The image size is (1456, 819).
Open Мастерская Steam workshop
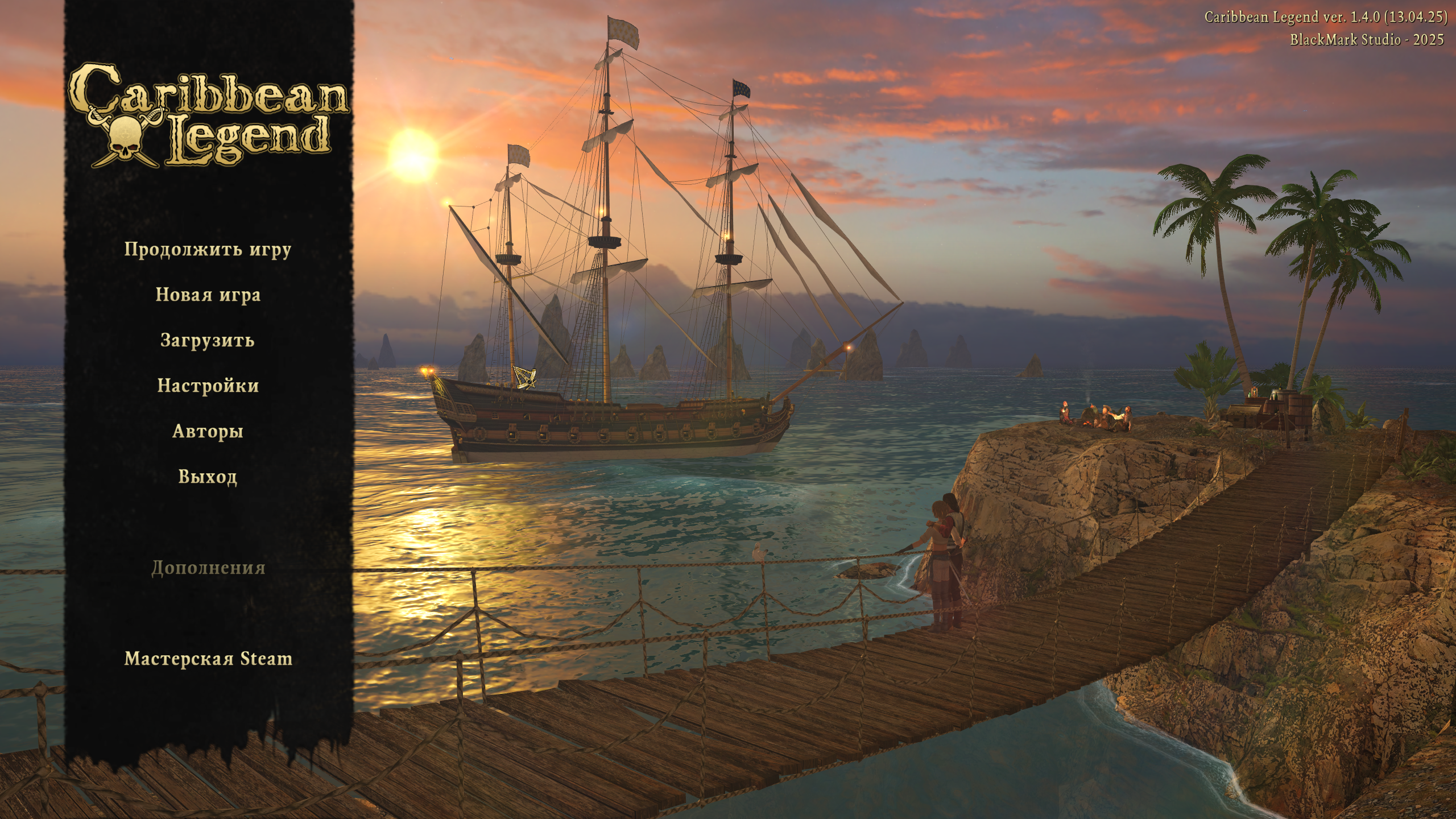click(x=208, y=659)
